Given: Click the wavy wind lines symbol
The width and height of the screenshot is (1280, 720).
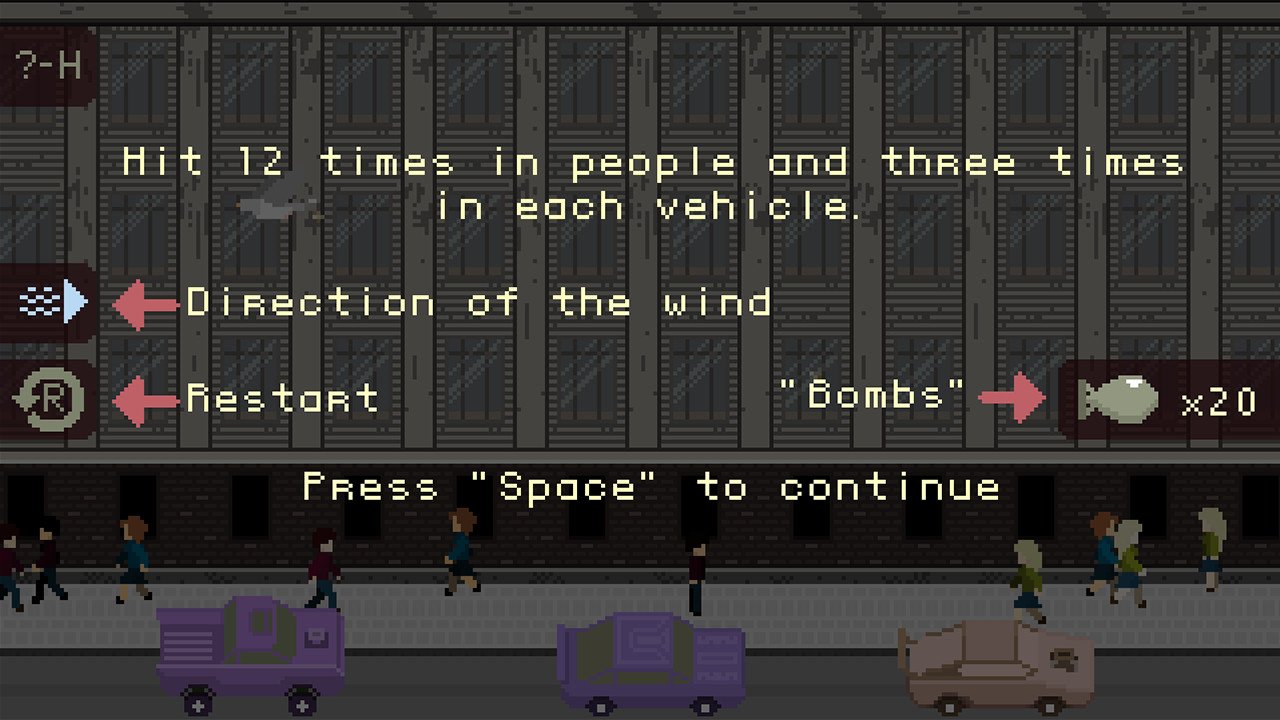Looking at the screenshot, I should coord(38,298).
